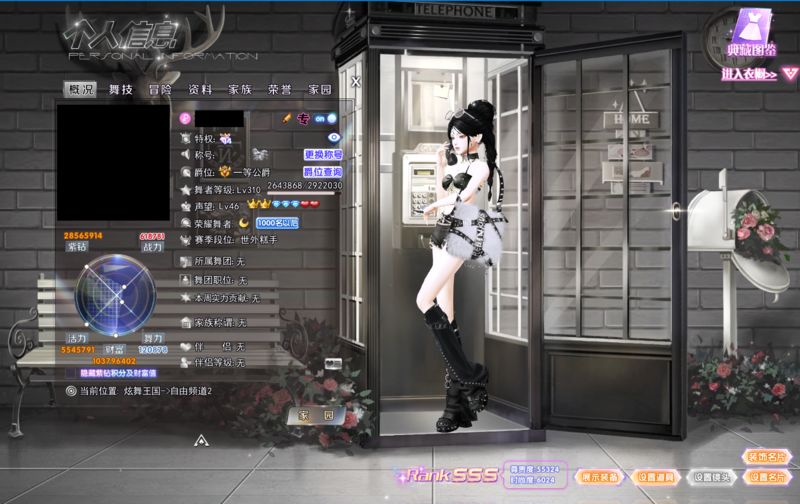The height and width of the screenshot is (504, 800).
Task: Open the 冒险 tab
Action: (x=160, y=89)
